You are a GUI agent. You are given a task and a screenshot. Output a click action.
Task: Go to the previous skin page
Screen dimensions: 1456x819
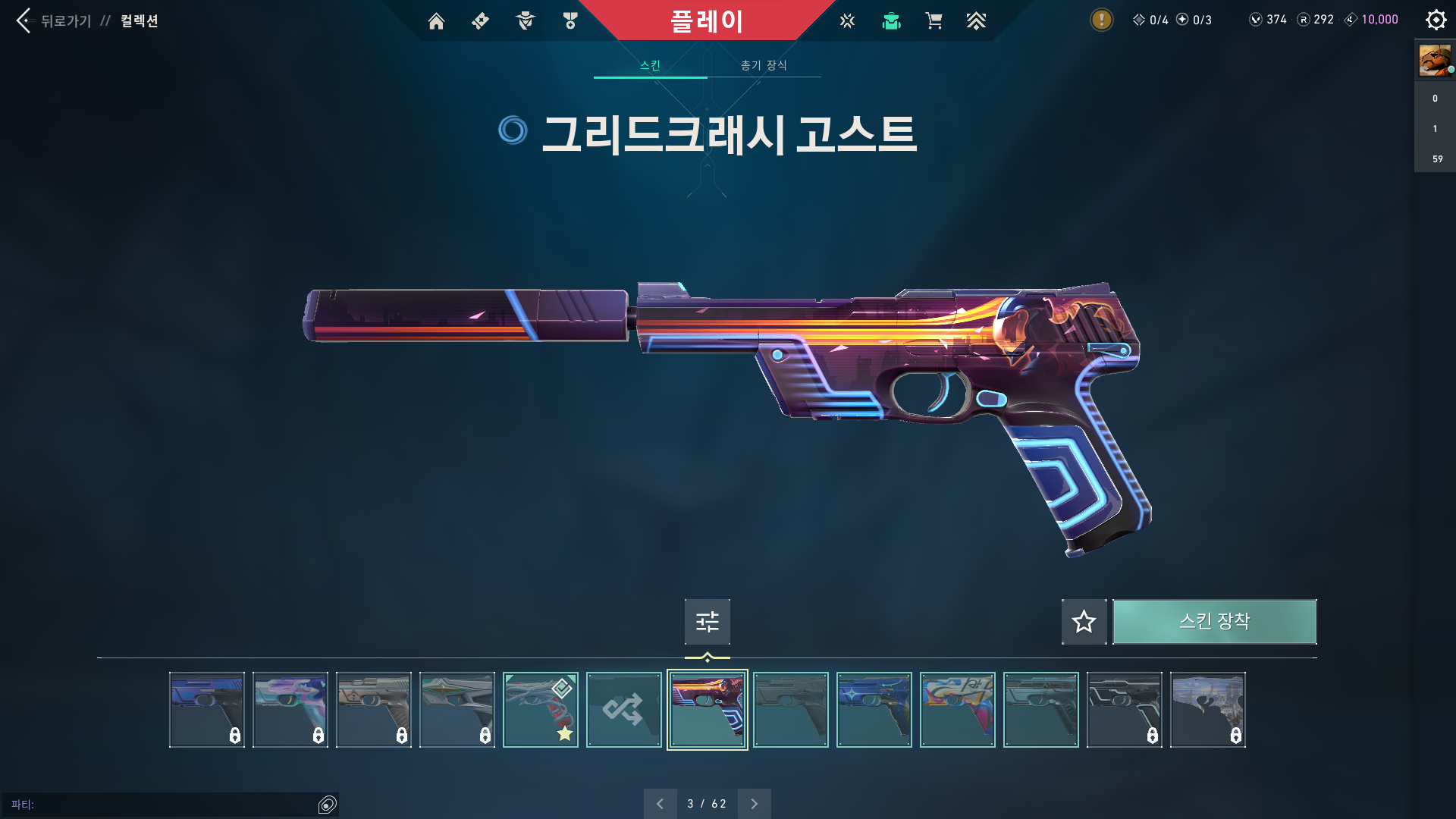(x=660, y=804)
